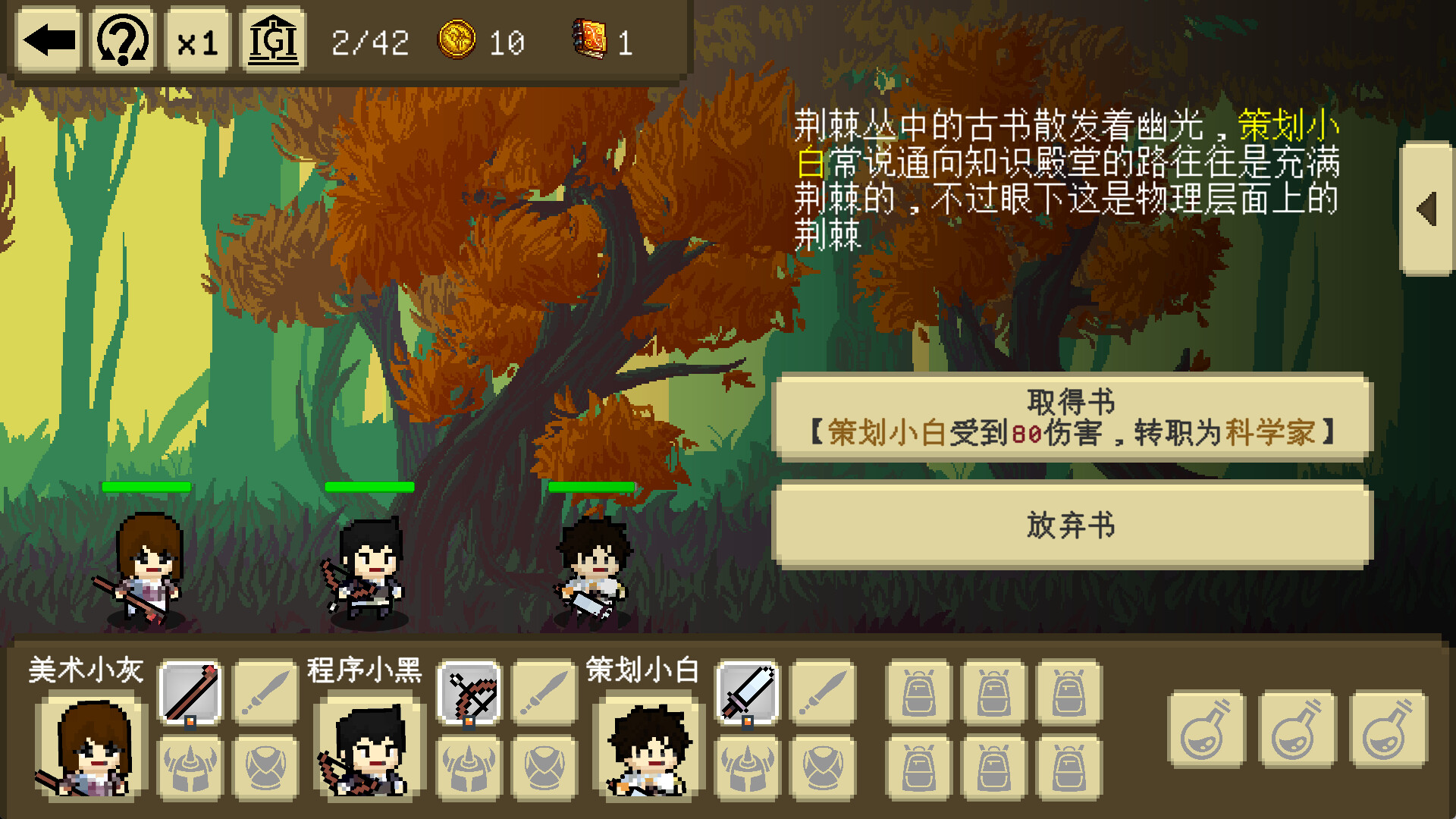Choose the 放弃书 option
Image resolution: width=1456 pixels, height=819 pixels.
point(1071,525)
